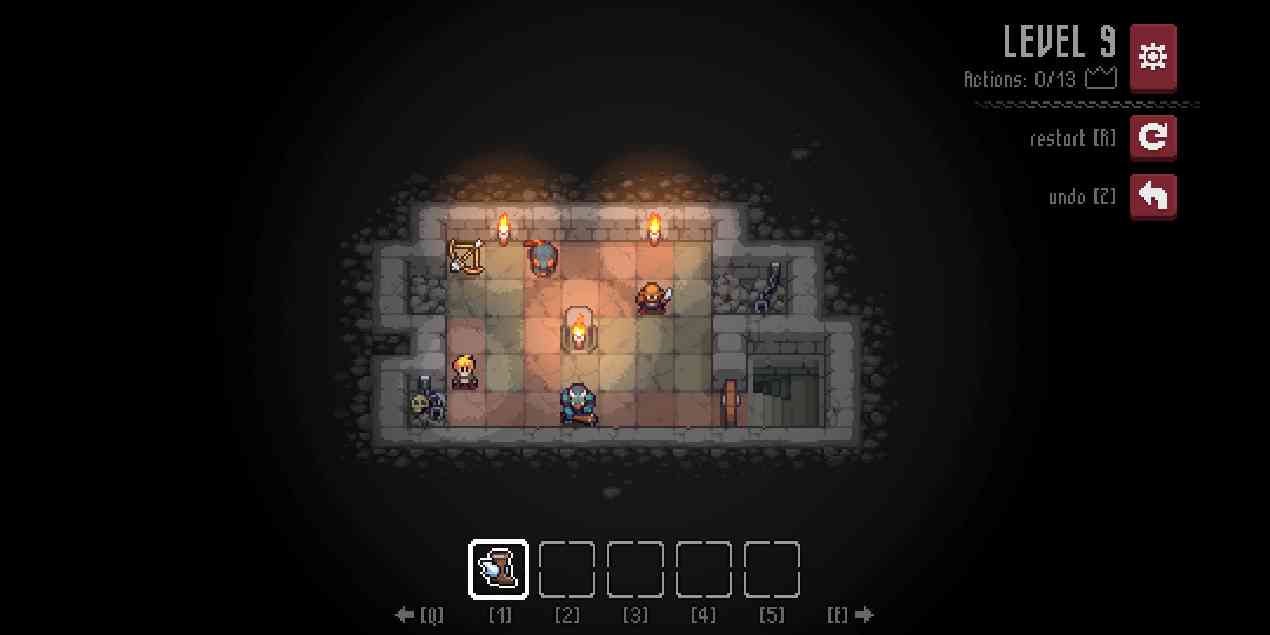Open the gear settings menu
Viewport: 1270px width, 635px height.
pos(1153,57)
